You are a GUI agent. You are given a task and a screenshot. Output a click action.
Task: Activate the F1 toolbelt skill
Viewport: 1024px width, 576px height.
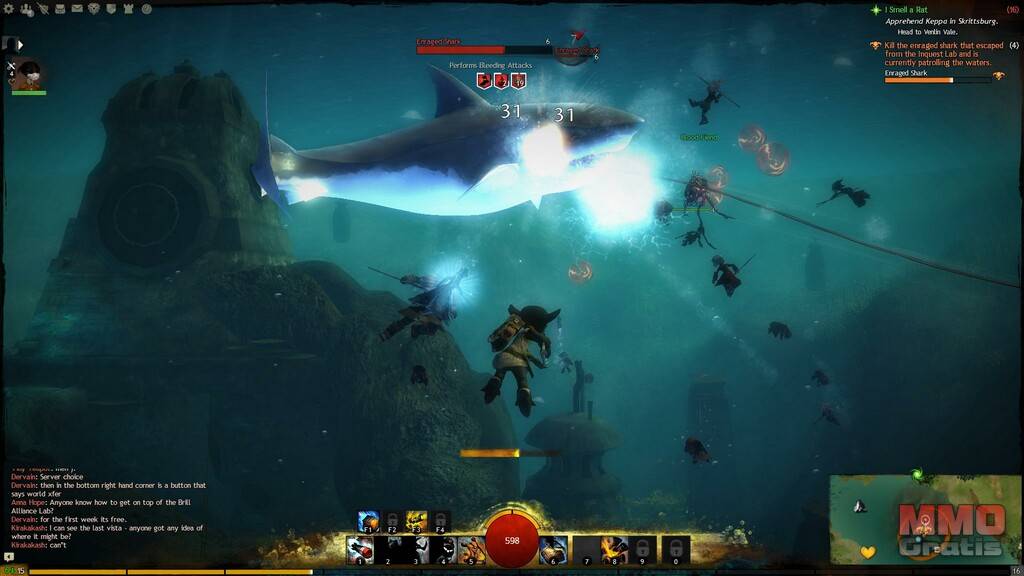(369, 521)
